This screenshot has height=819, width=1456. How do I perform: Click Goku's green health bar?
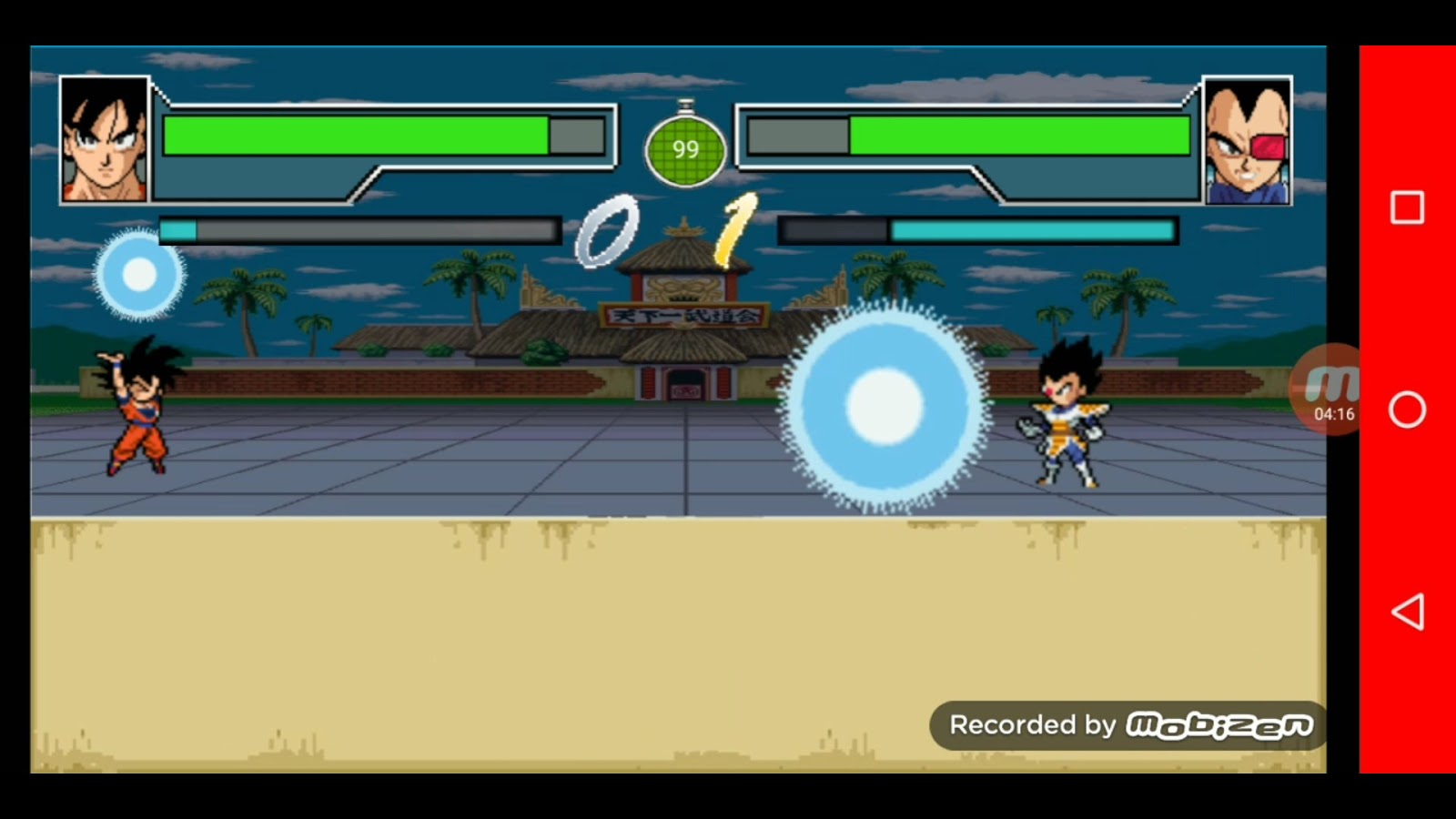(355, 136)
